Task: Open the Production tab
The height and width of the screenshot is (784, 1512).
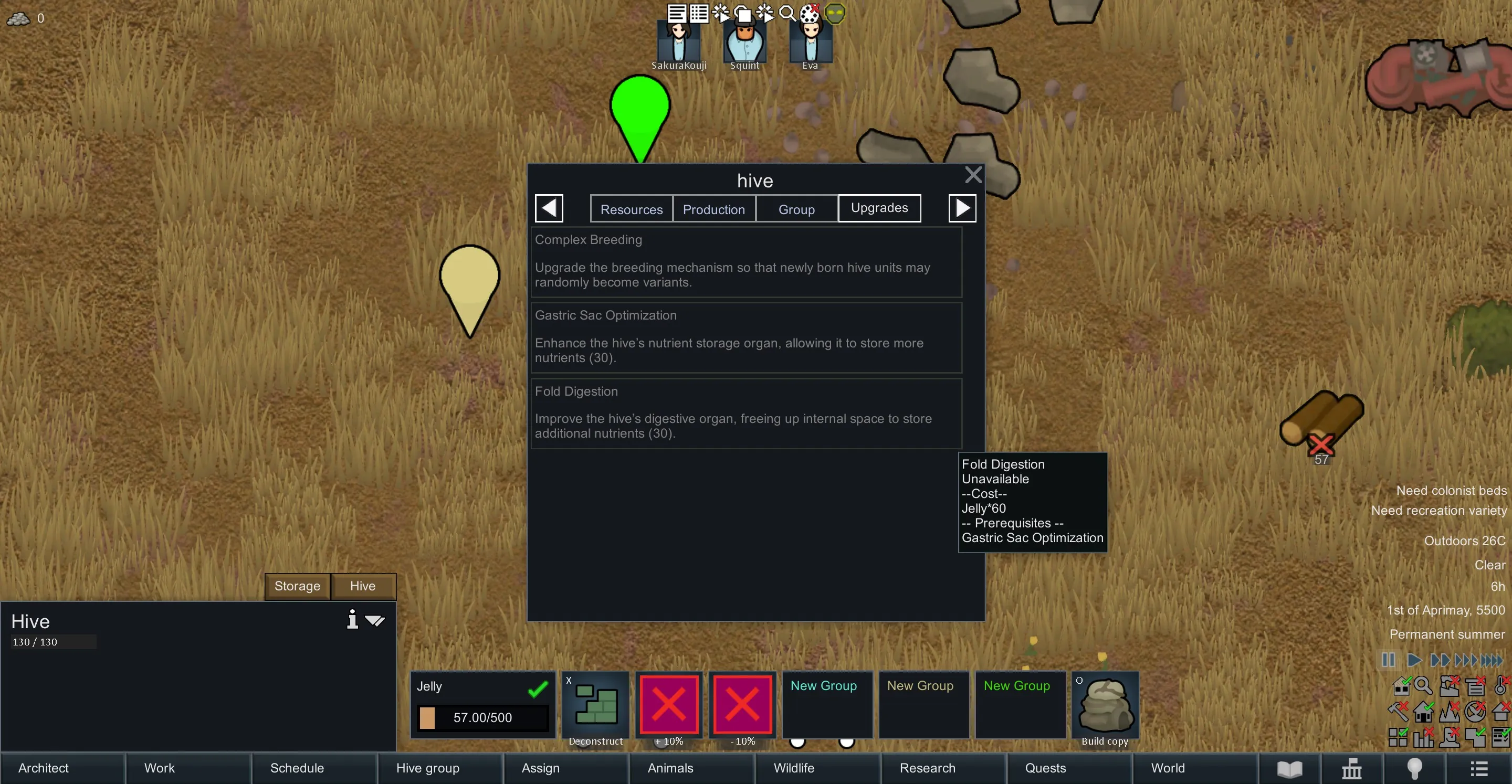Action: point(713,209)
